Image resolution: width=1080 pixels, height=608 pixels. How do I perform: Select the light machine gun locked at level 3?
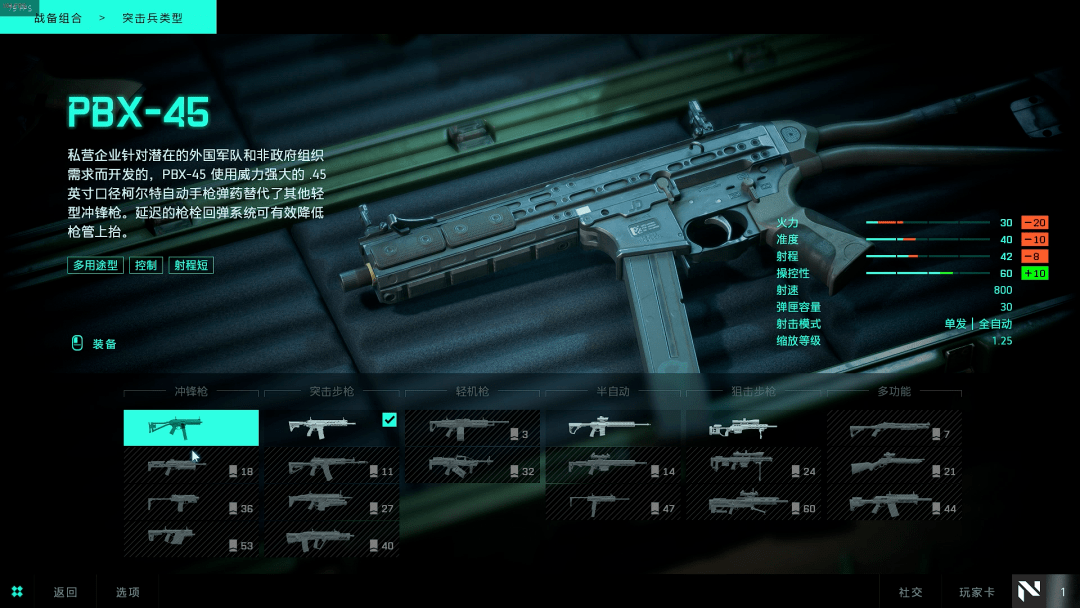click(472, 428)
